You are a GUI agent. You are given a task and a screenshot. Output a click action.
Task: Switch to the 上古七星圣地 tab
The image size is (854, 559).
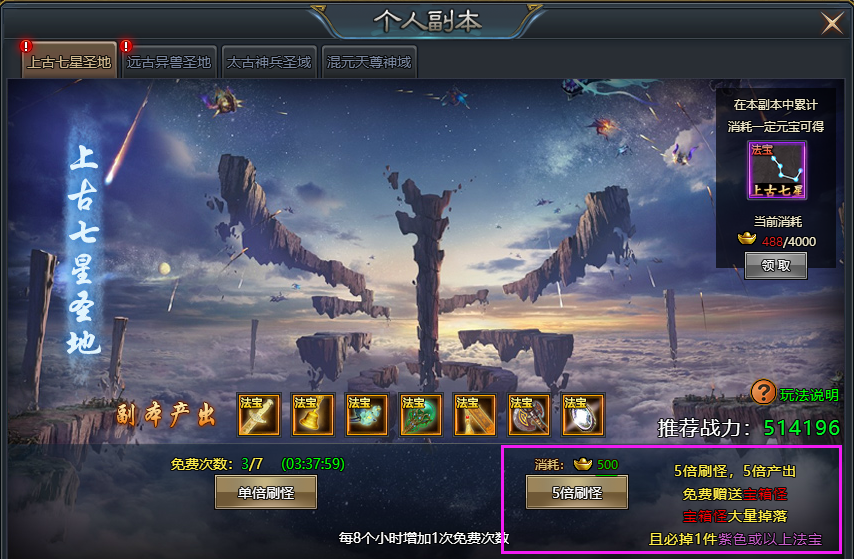(69, 62)
